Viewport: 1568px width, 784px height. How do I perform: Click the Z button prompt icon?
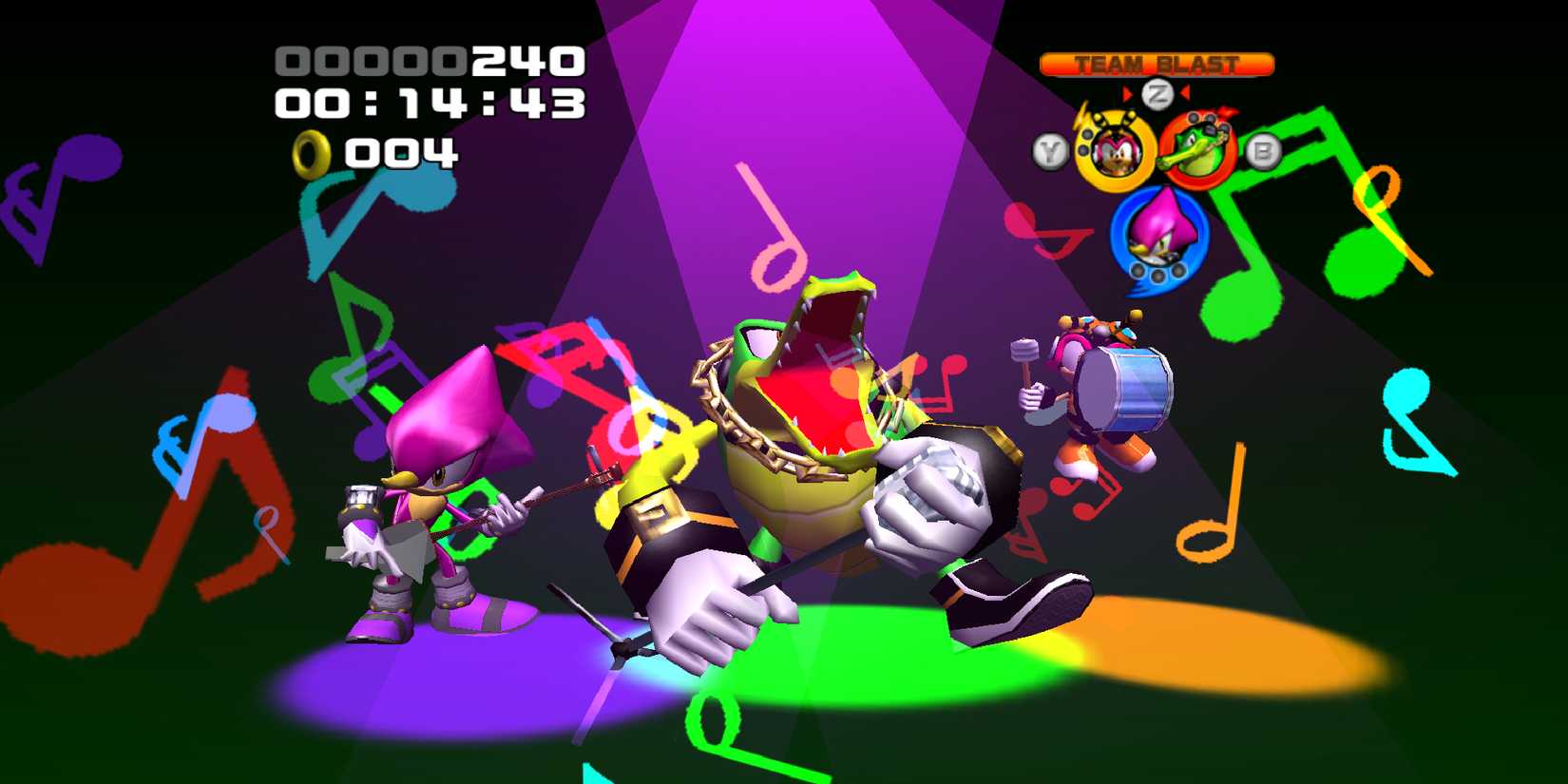[x=1157, y=92]
